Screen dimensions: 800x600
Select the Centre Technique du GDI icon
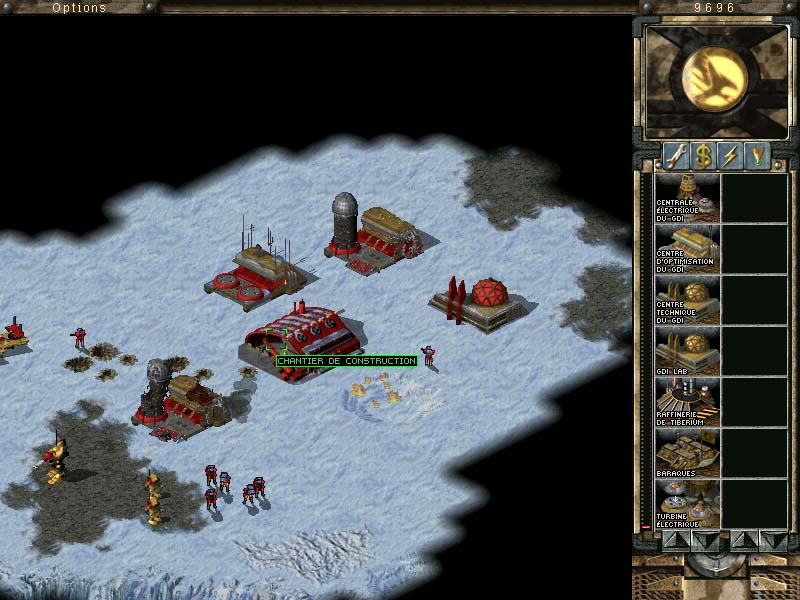coord(686,299)
